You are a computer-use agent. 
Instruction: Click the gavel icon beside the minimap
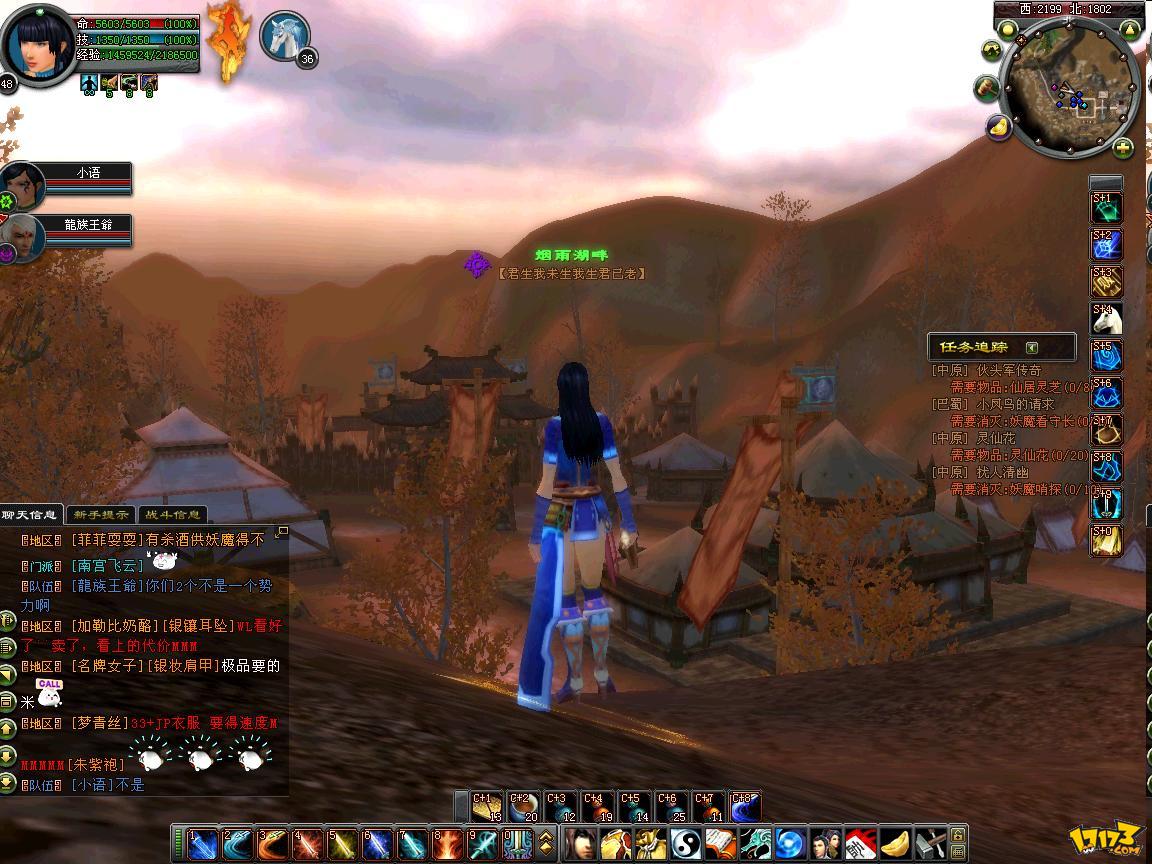987,88
